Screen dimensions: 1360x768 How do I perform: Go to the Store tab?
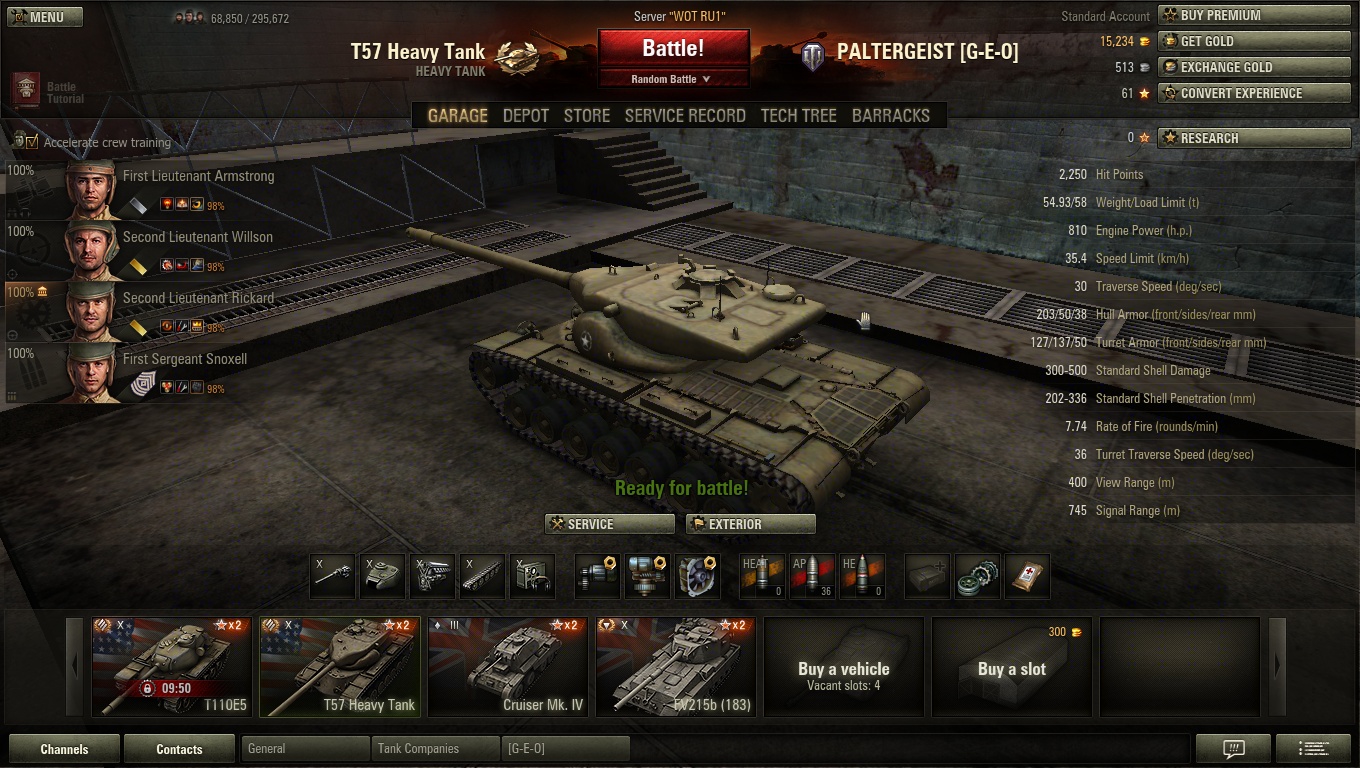[587, 115]
